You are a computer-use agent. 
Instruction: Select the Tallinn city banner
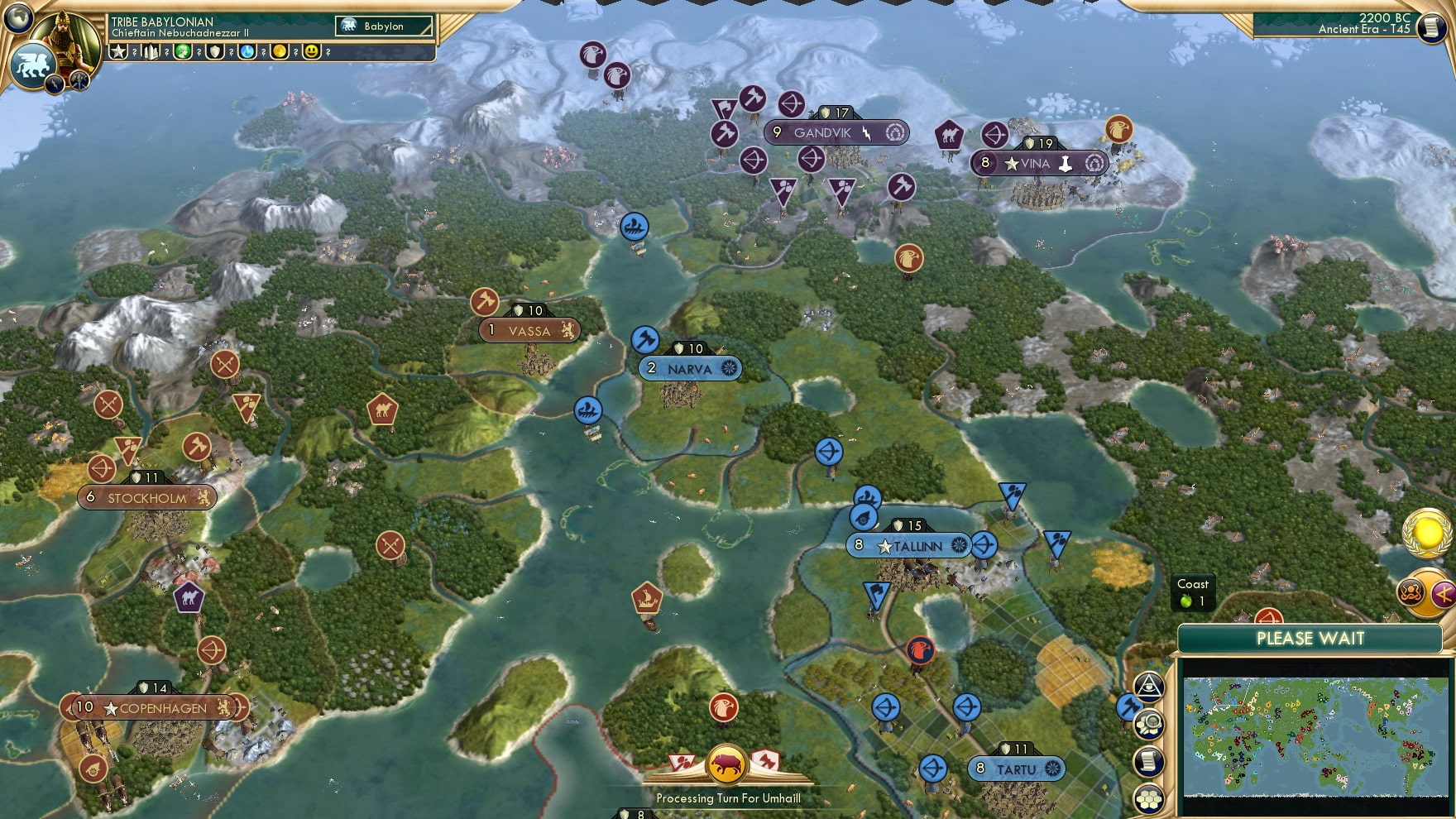click(x=910, y=546)
